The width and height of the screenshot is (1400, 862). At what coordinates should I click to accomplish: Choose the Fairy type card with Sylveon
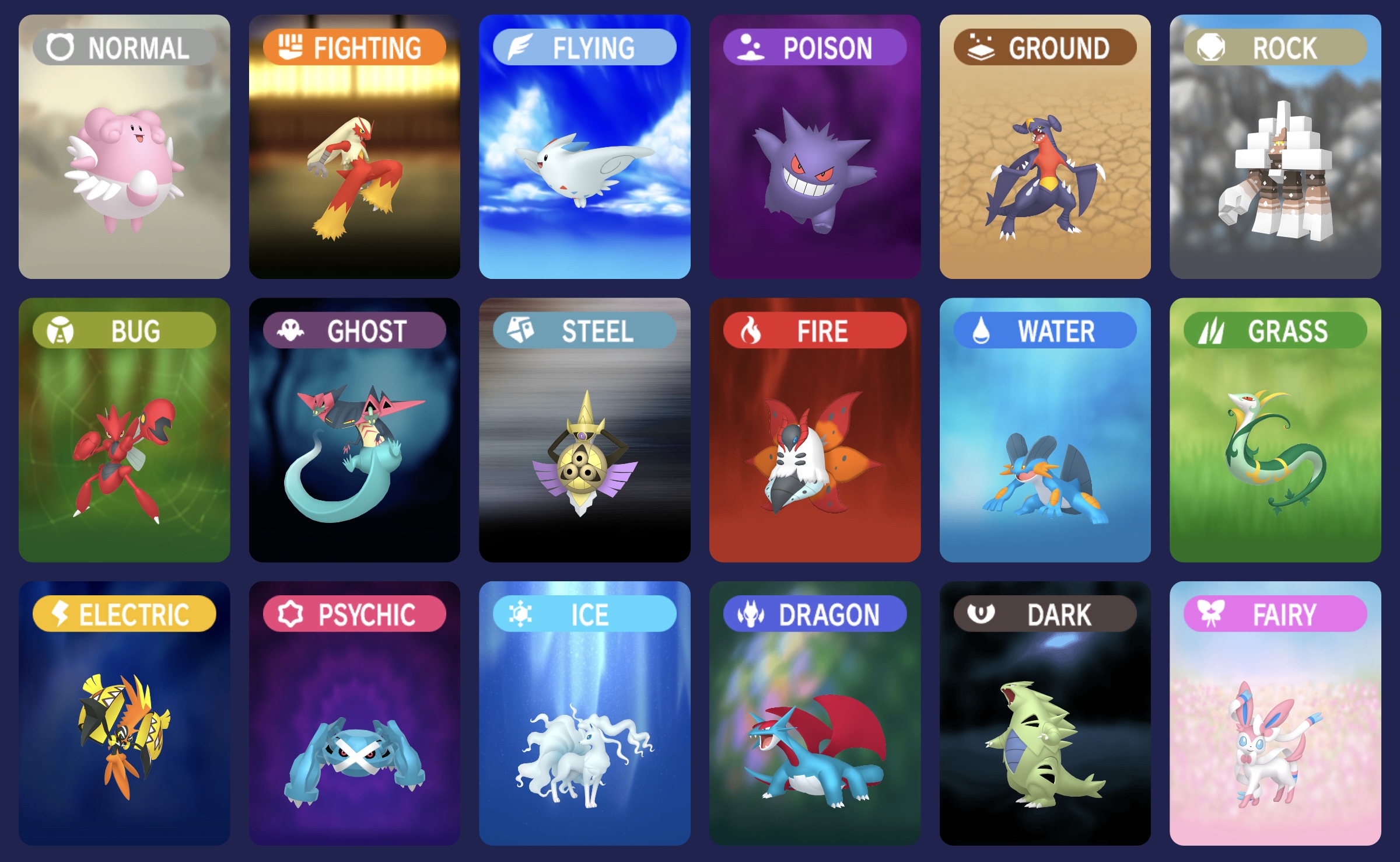click(1275, 713)
